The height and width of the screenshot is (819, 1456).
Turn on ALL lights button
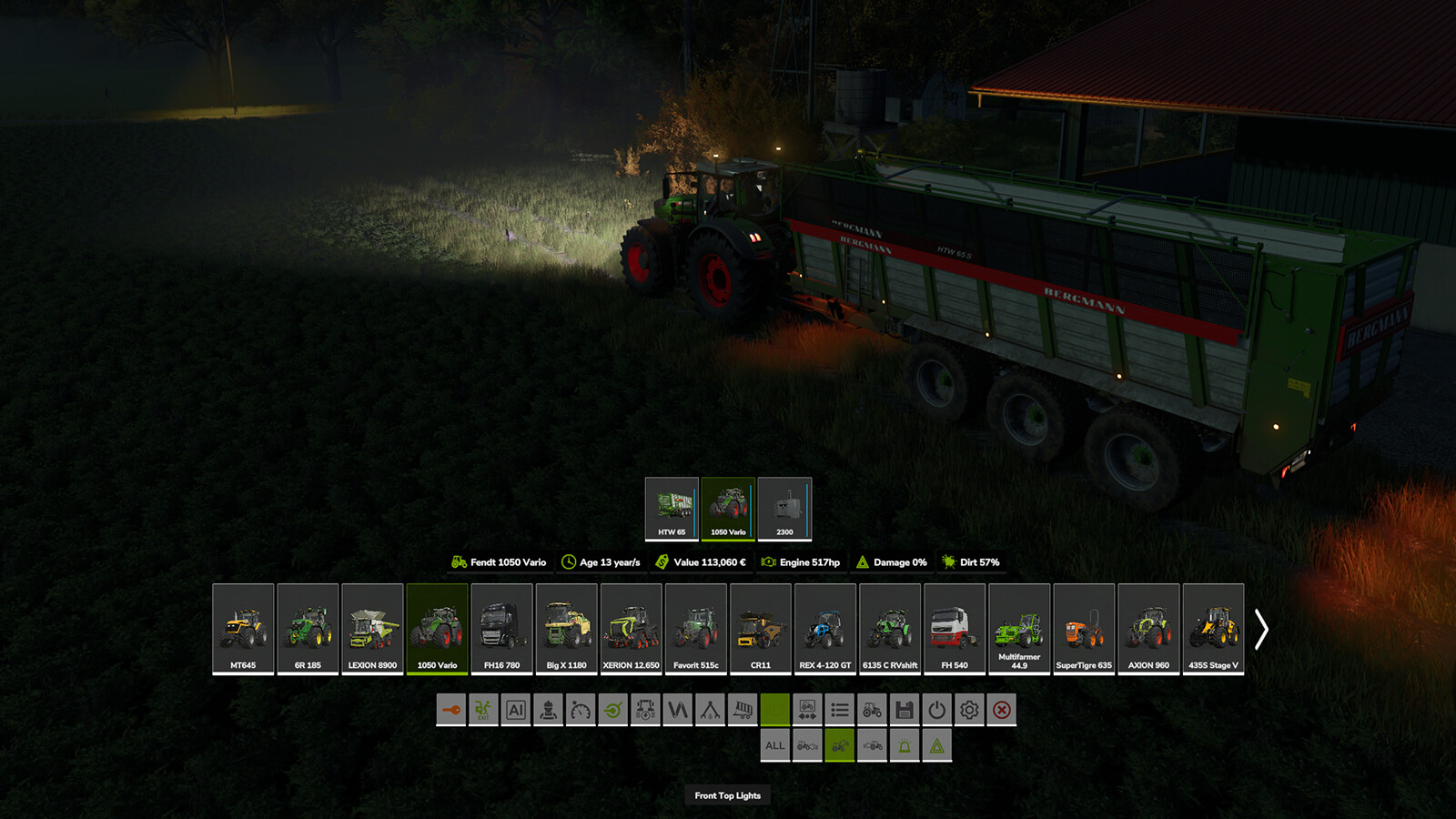pos(774,746)
